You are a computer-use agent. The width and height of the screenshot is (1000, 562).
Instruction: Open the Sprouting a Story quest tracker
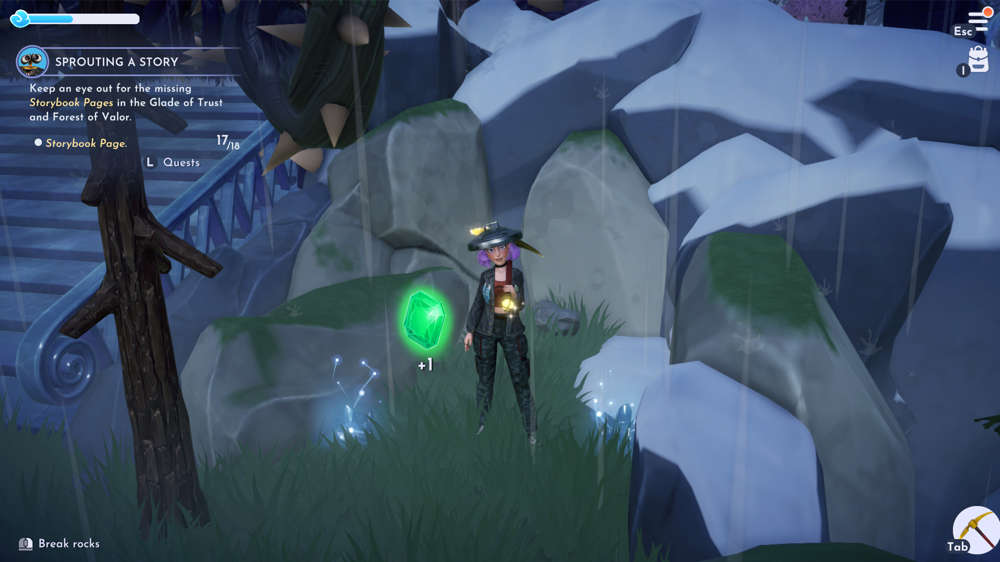pos(116,62)
